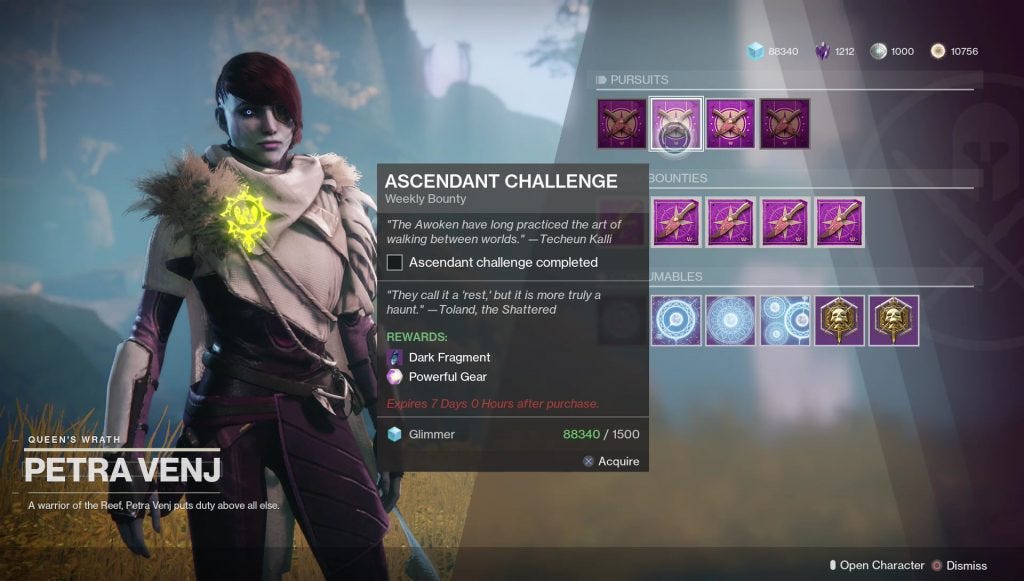Select the highlighted Ascendant Challenge weekly bounty

coord(676,124)
